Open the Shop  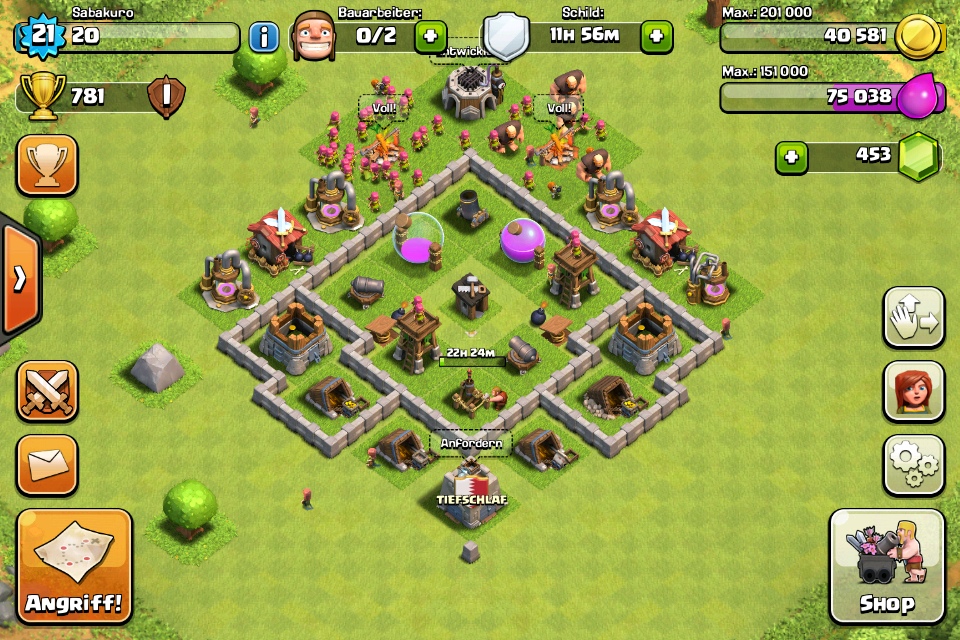(x=886, y=567)
